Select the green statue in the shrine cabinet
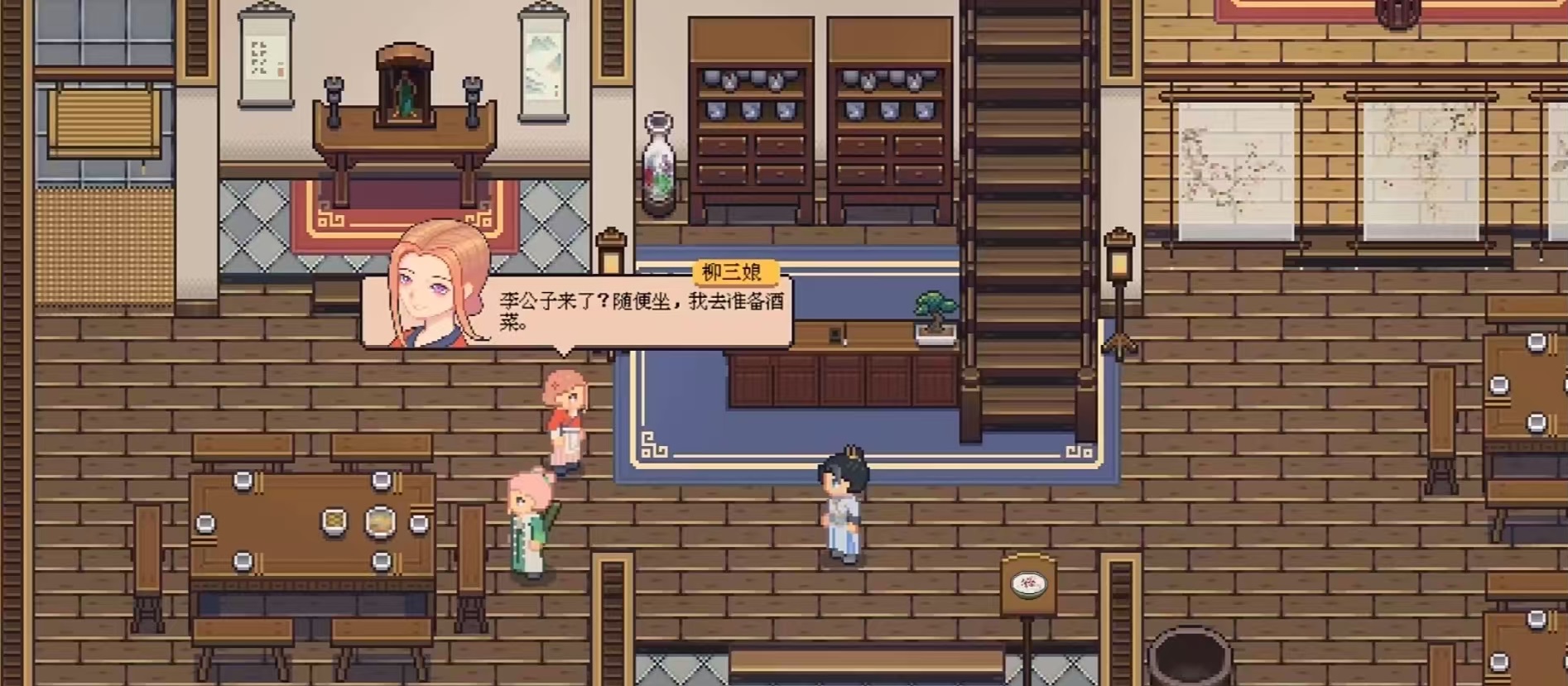 [x=406, y=91]
